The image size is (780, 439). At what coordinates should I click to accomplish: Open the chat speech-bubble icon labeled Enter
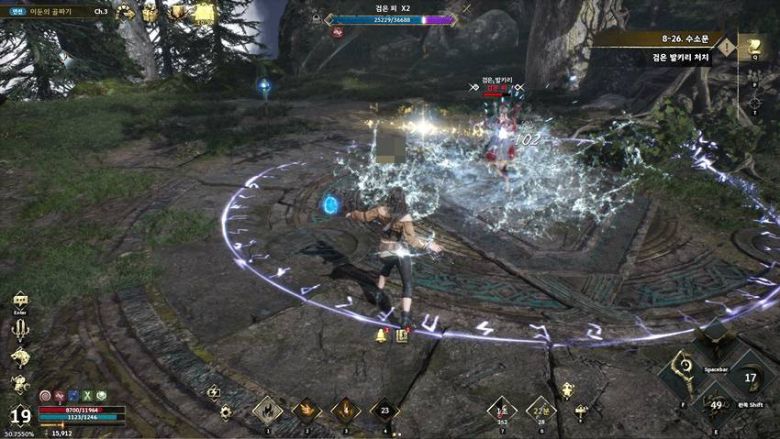tap(20, 299)
